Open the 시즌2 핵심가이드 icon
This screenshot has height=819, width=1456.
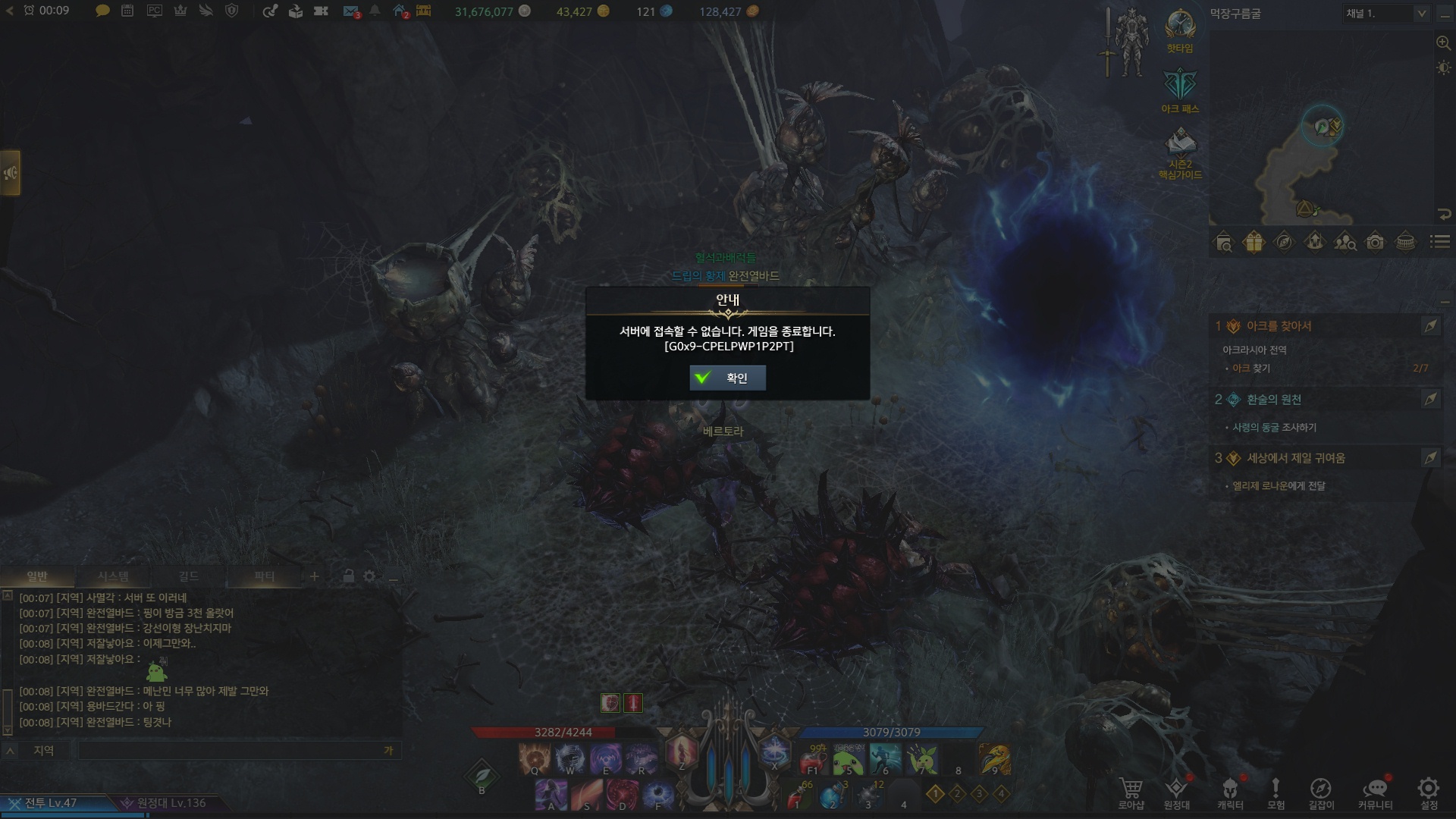tap(1180, 152)
